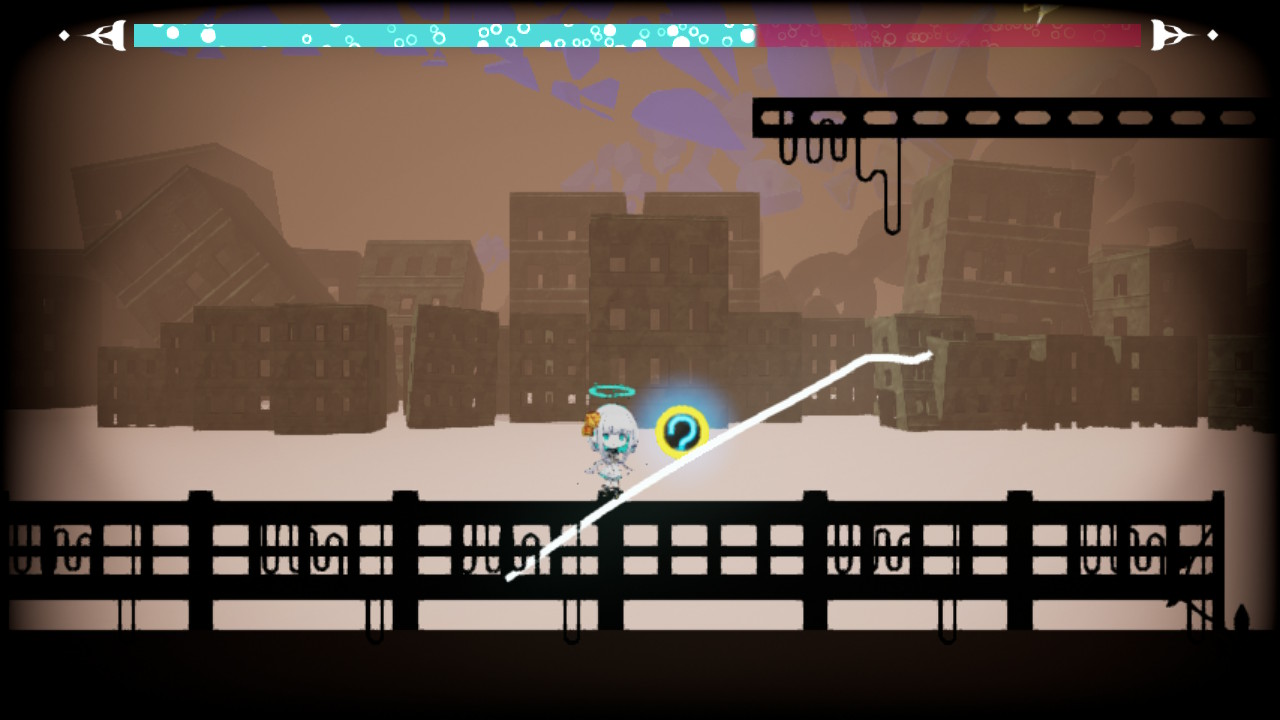The height and width of the screenshot is (720, 1280).
Task: Click the red portion of the top gauge
Action: 950,36
